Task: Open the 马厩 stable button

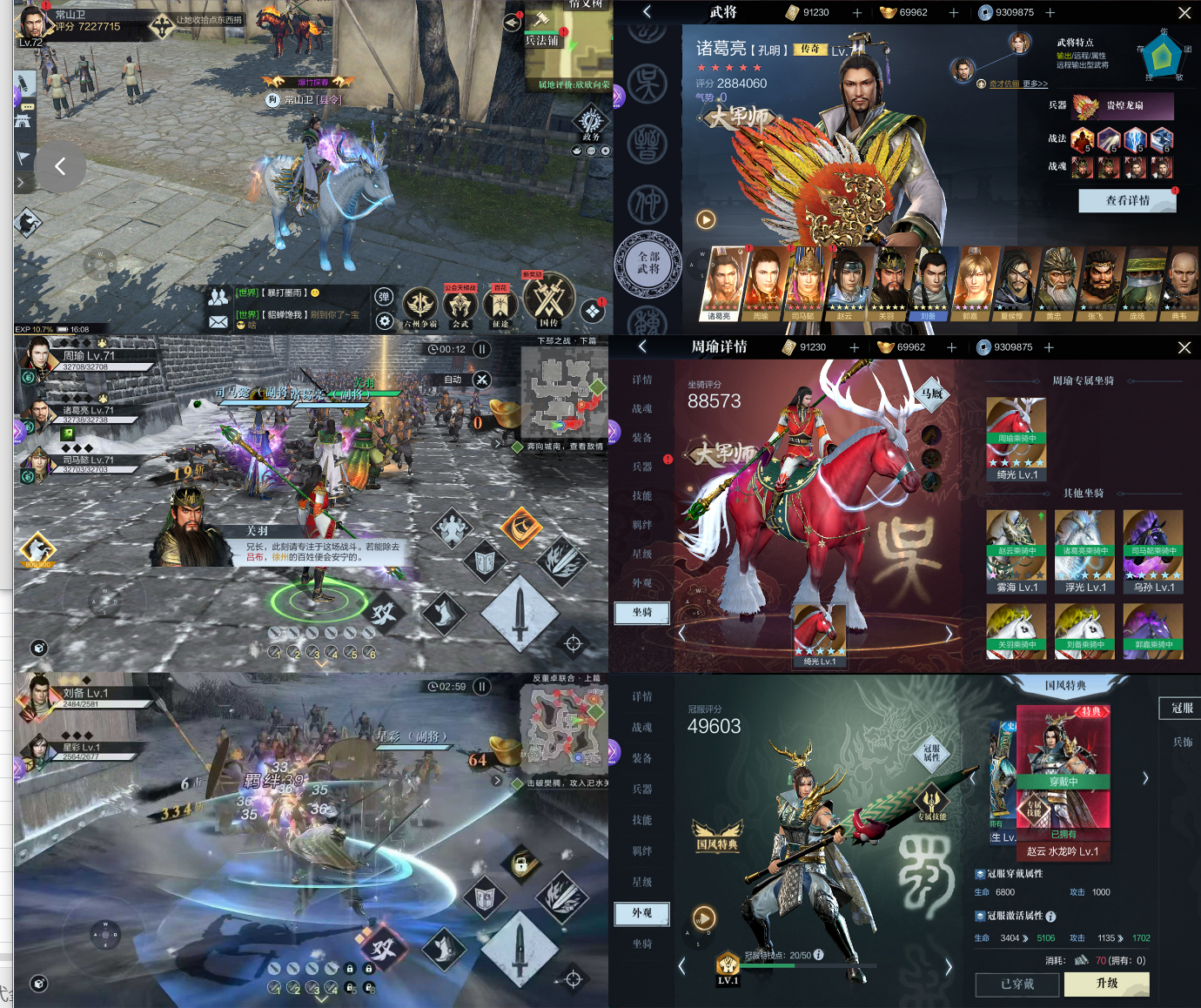Action: click(932, 394)
